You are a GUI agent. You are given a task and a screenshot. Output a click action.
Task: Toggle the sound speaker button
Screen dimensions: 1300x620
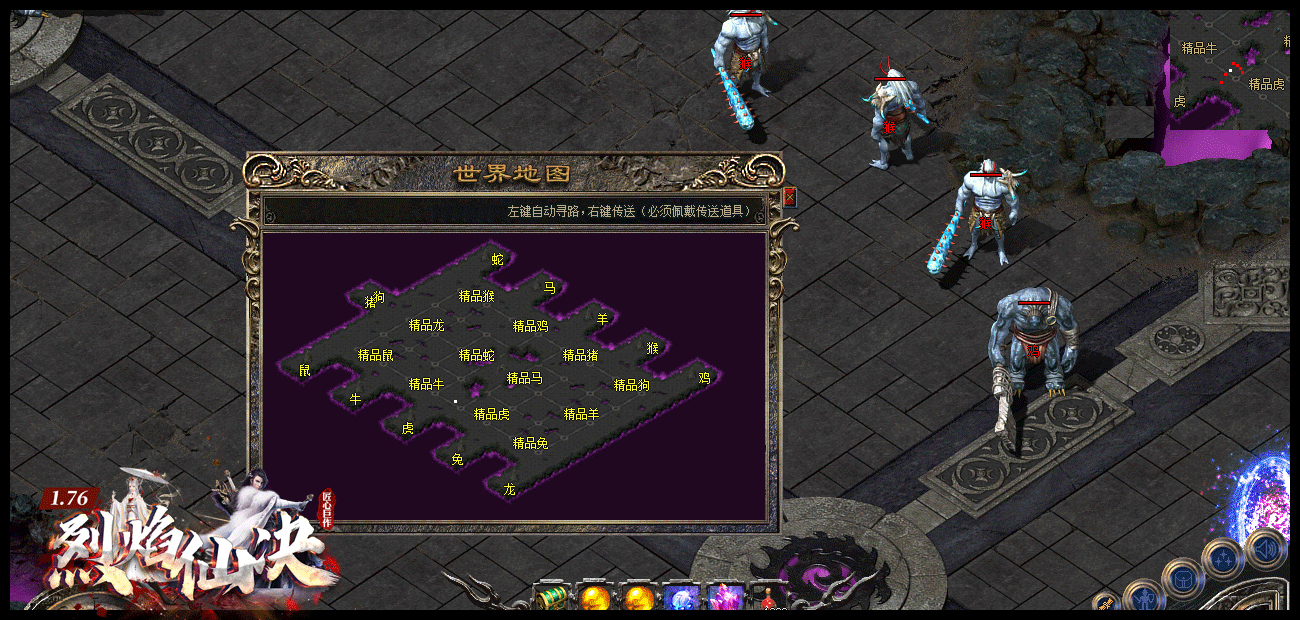pos(1265,549)
